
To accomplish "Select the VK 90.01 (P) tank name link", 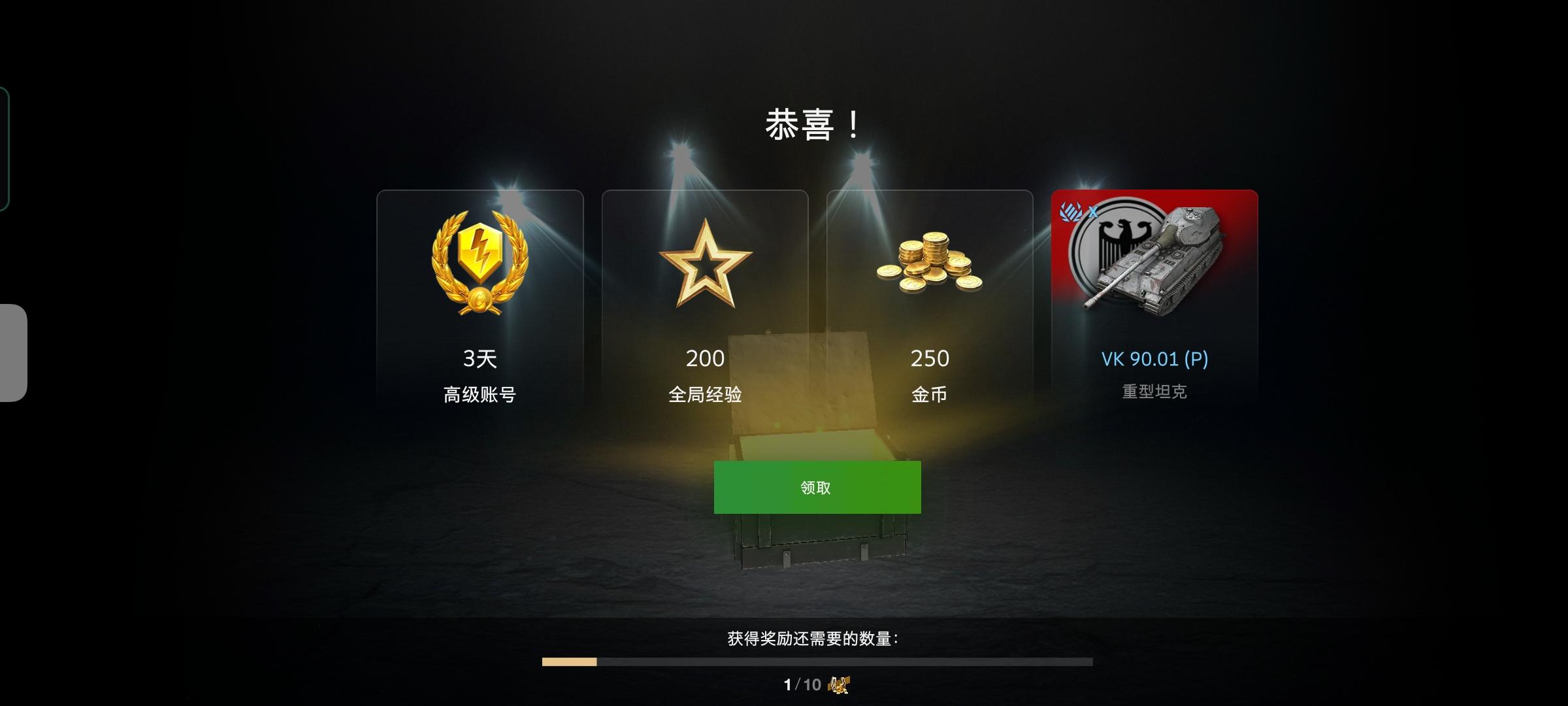I will click(1153, 358).
